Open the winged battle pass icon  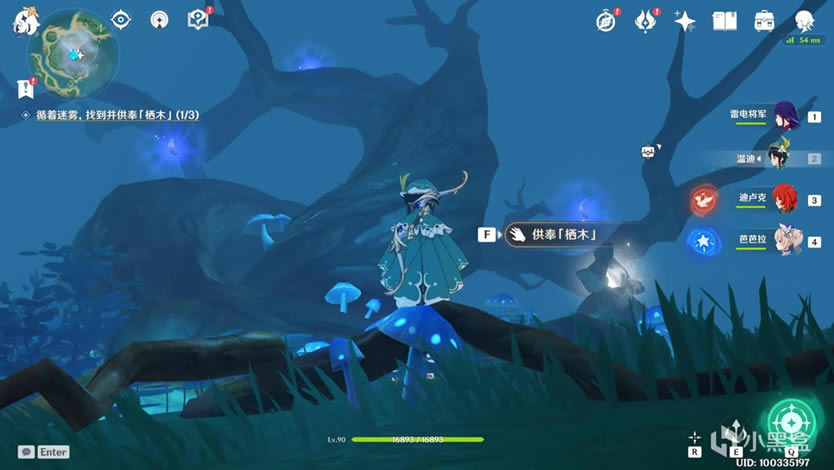pos(646,21)
